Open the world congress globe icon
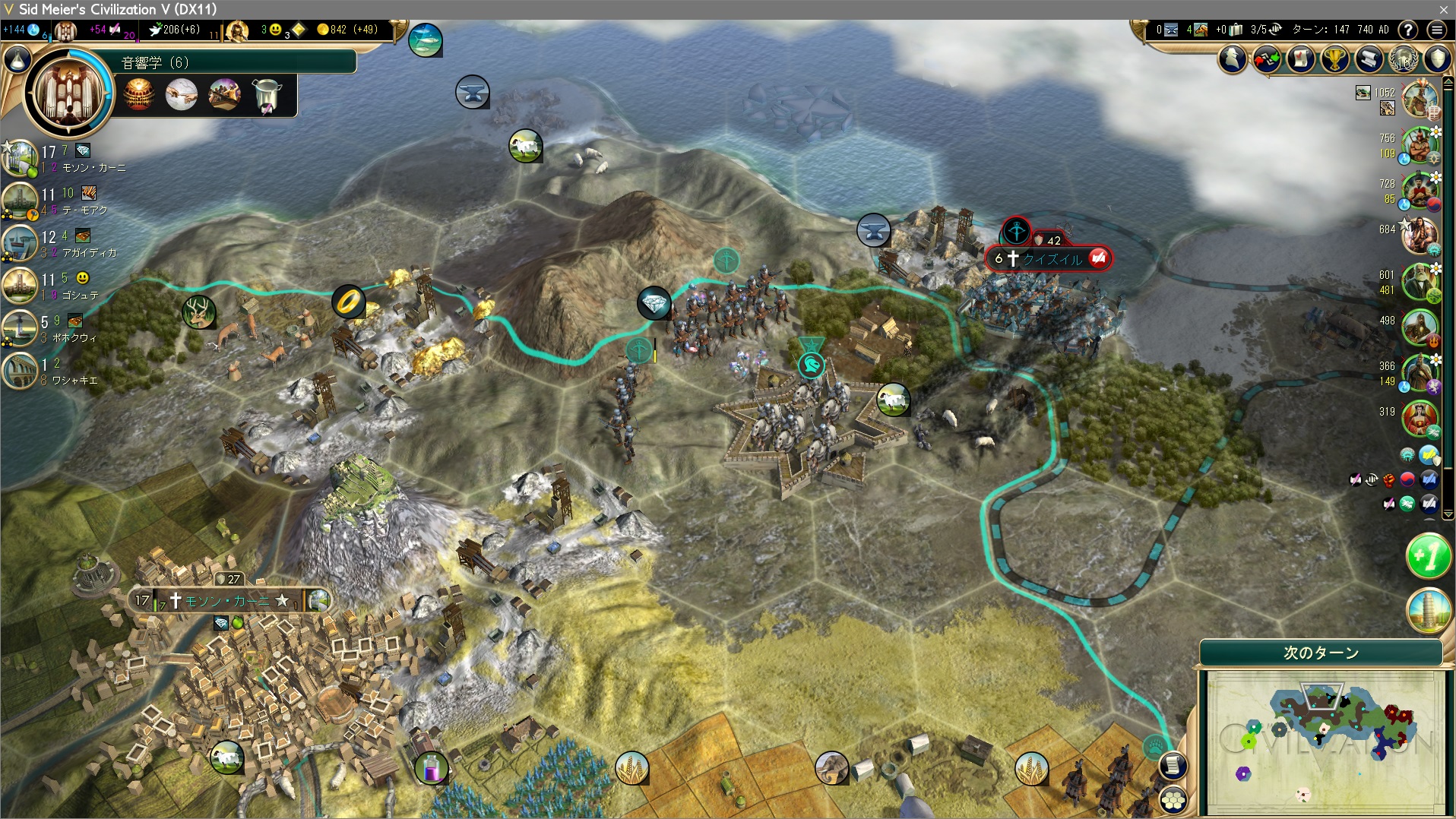 pyautogui.click(x=1404, y=59)
